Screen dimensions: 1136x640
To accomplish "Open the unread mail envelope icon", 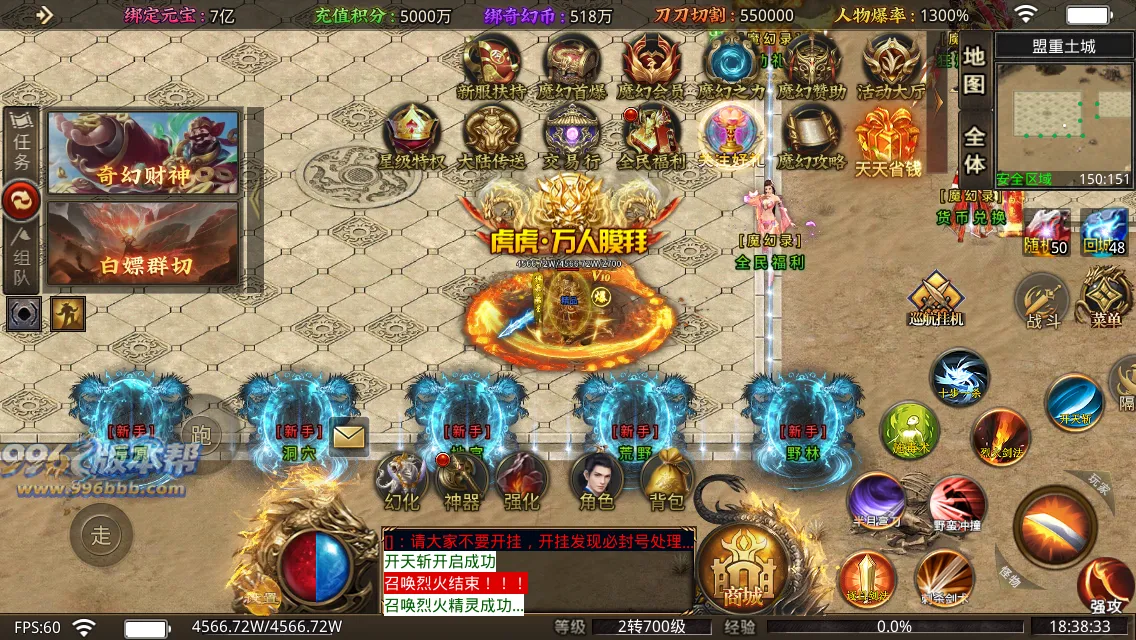I will (349, 436).
